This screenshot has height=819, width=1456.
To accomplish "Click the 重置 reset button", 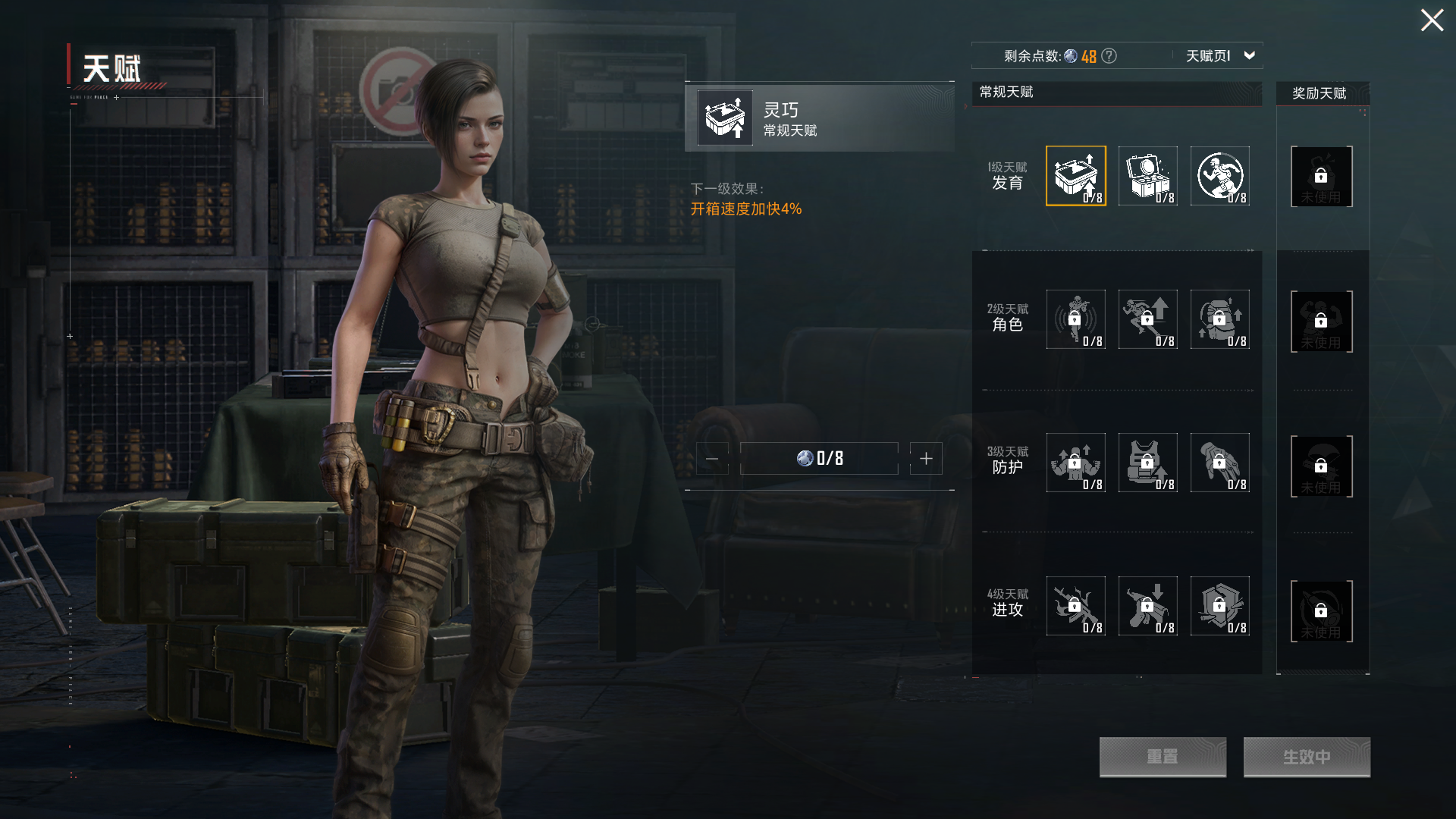I will [x=1163, y=757].
